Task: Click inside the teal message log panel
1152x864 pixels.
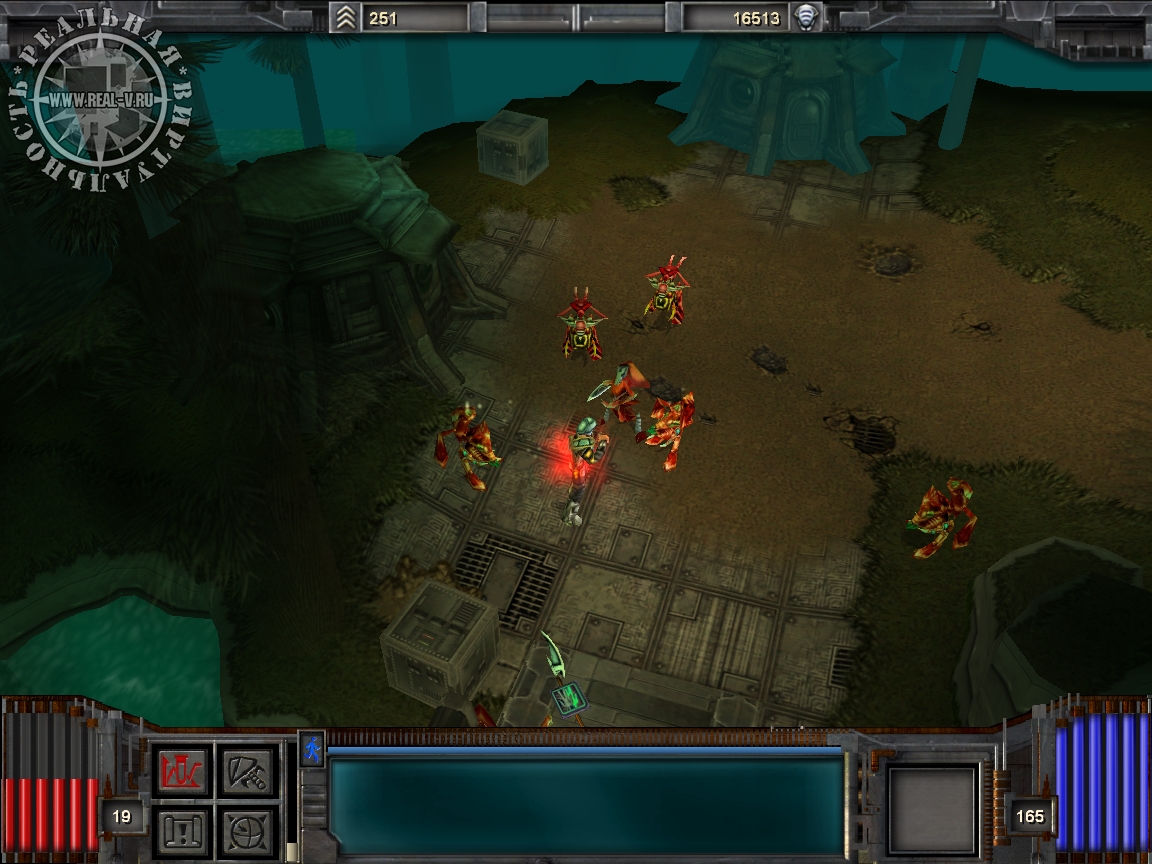Action: tap(587, 804)
